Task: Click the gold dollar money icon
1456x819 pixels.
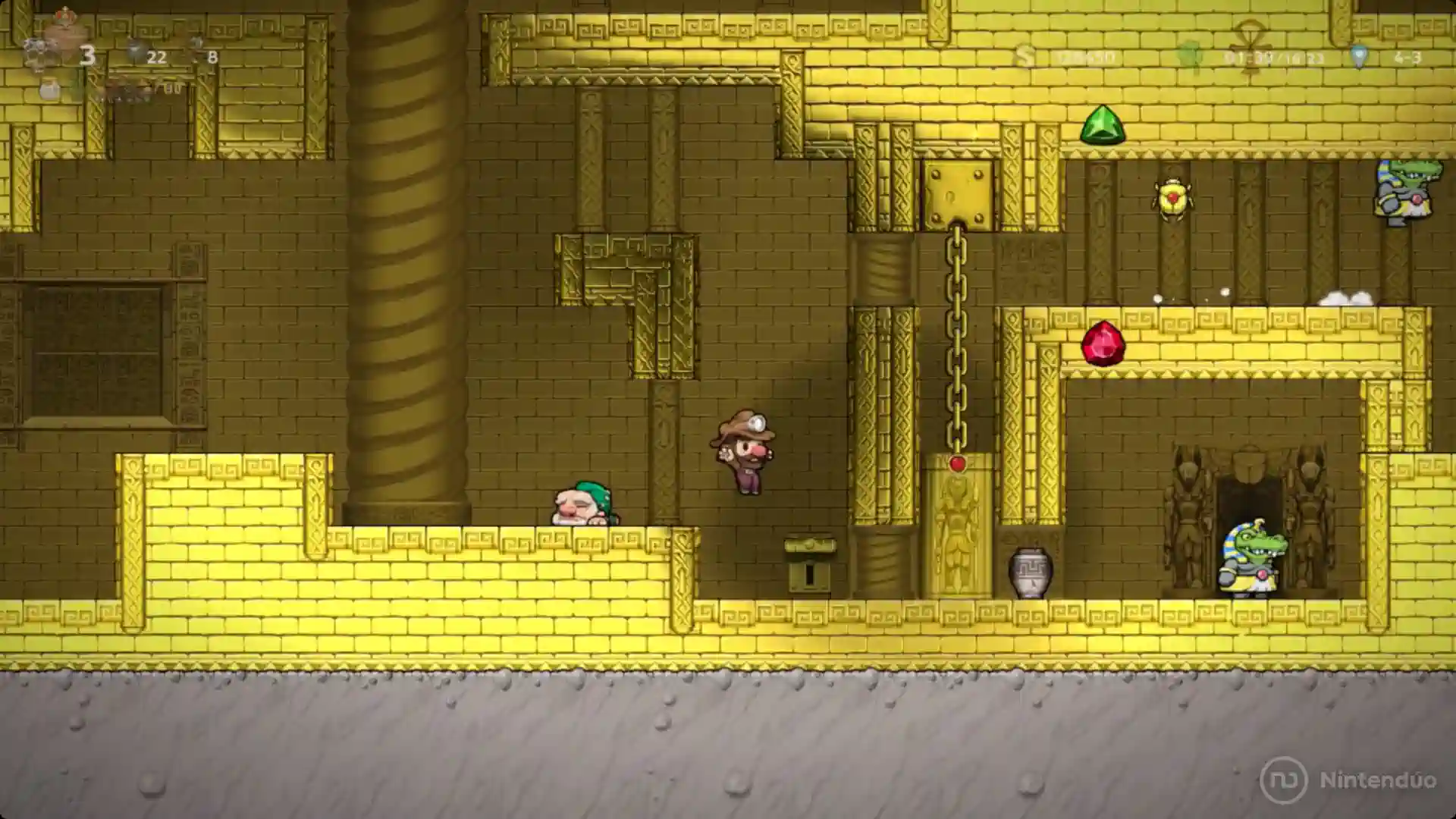Action: click(x=1025, y=57)
